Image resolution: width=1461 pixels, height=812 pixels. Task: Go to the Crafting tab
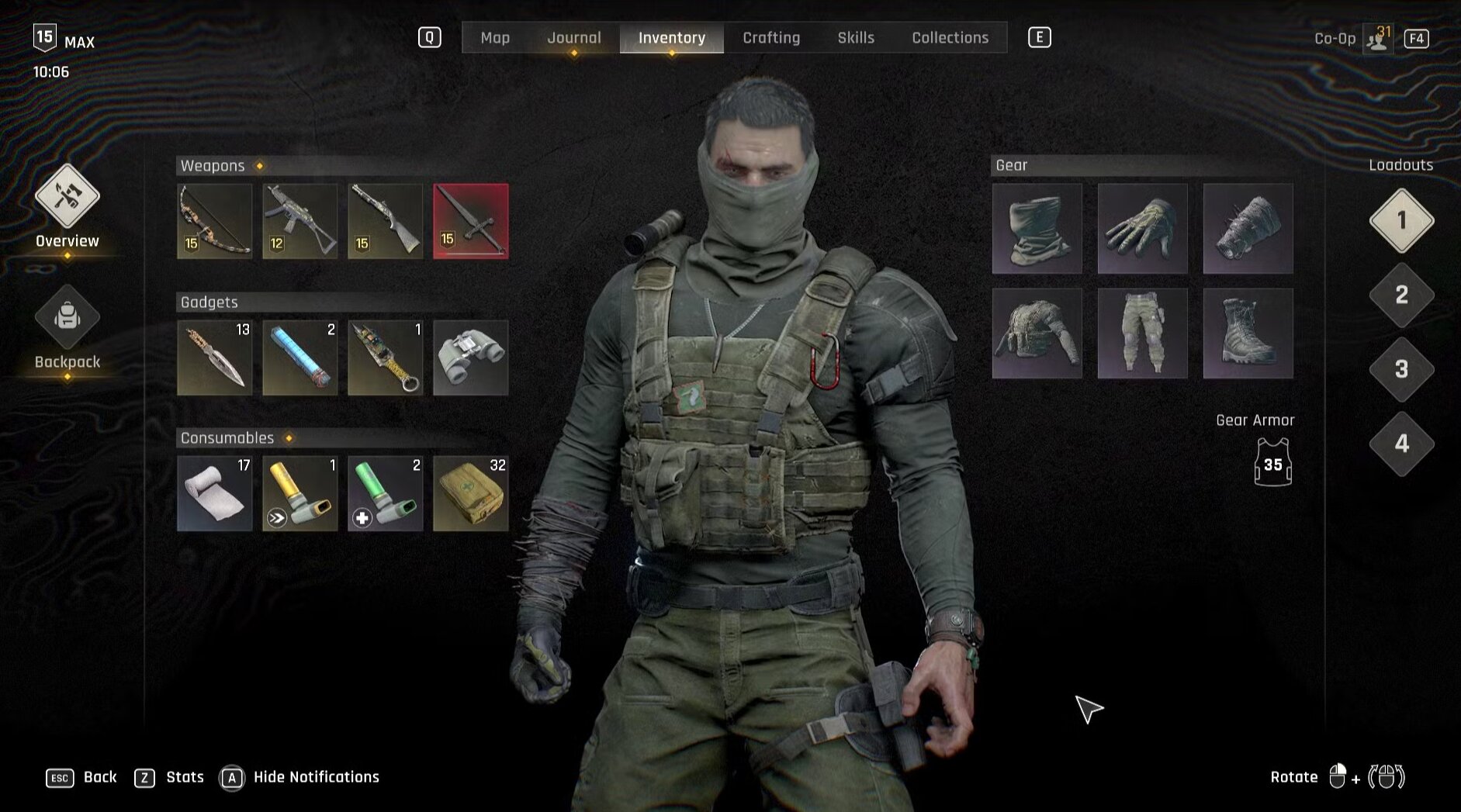[770, 37]
